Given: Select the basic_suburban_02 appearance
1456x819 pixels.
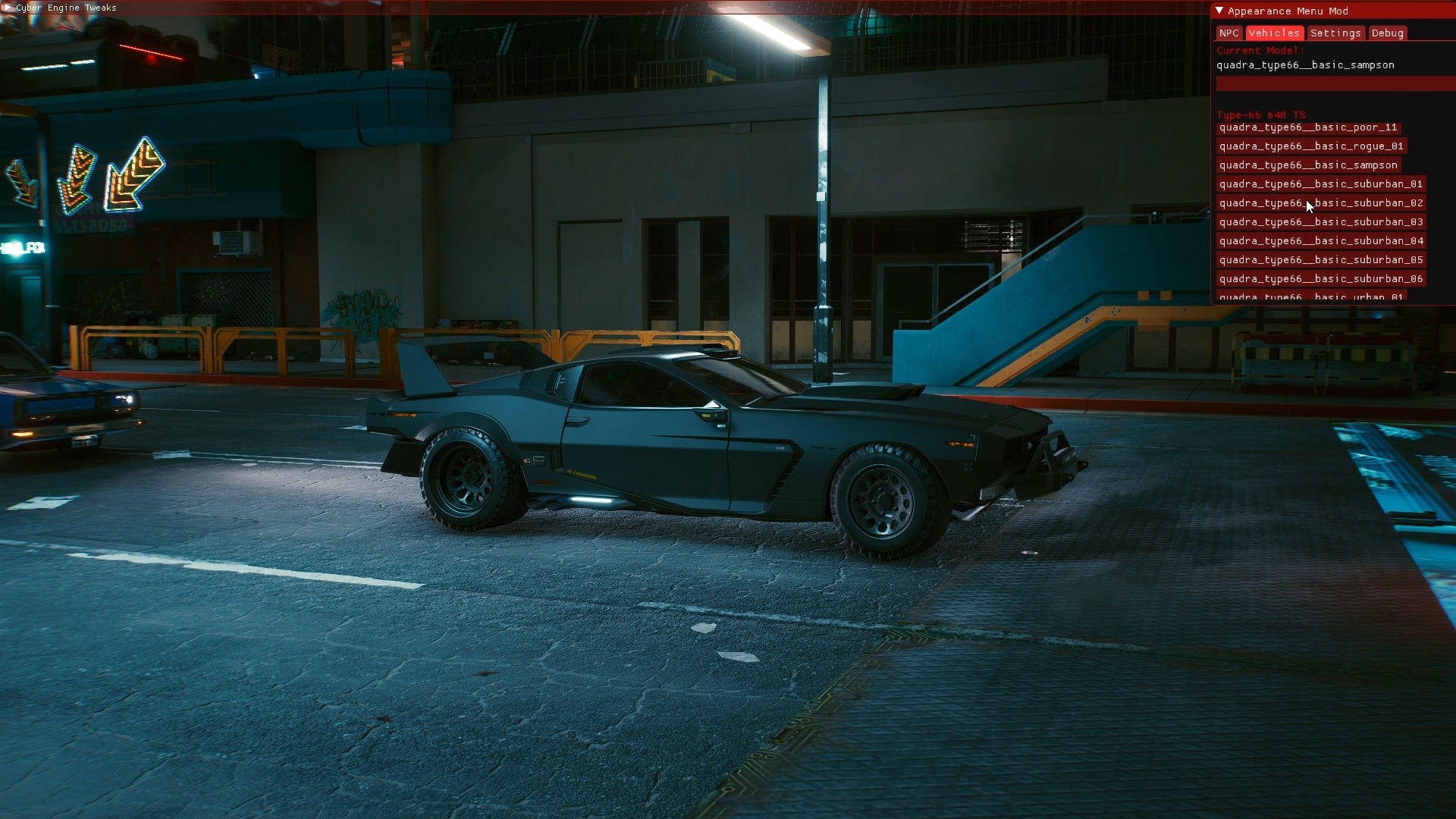Looking at the screenshot, I should [x=1321, y=203].
